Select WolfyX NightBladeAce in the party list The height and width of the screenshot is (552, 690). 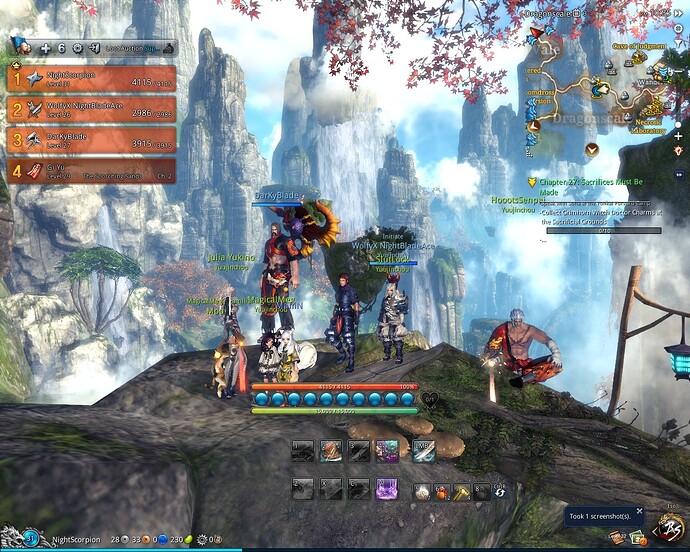click(x=92, y=110)
